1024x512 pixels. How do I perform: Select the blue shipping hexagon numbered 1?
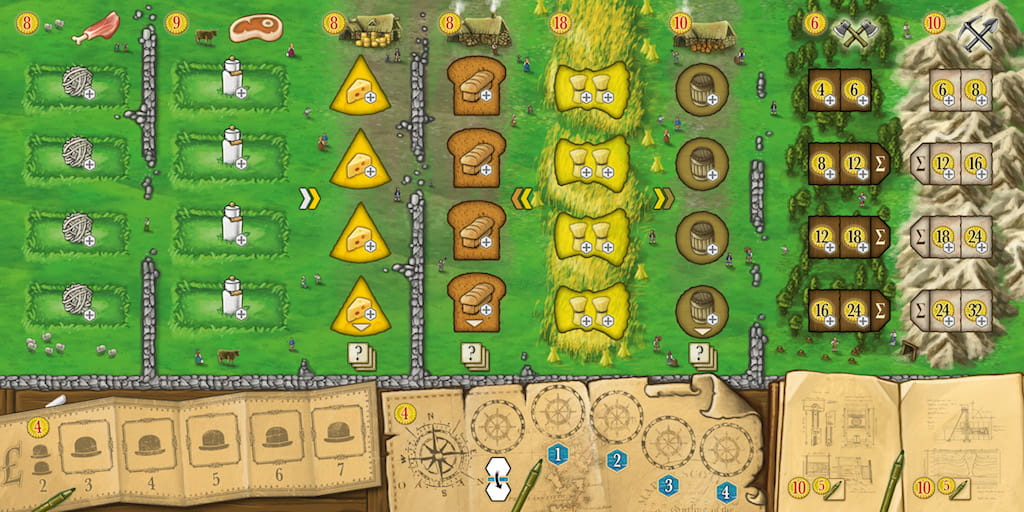tap(558, 454)
